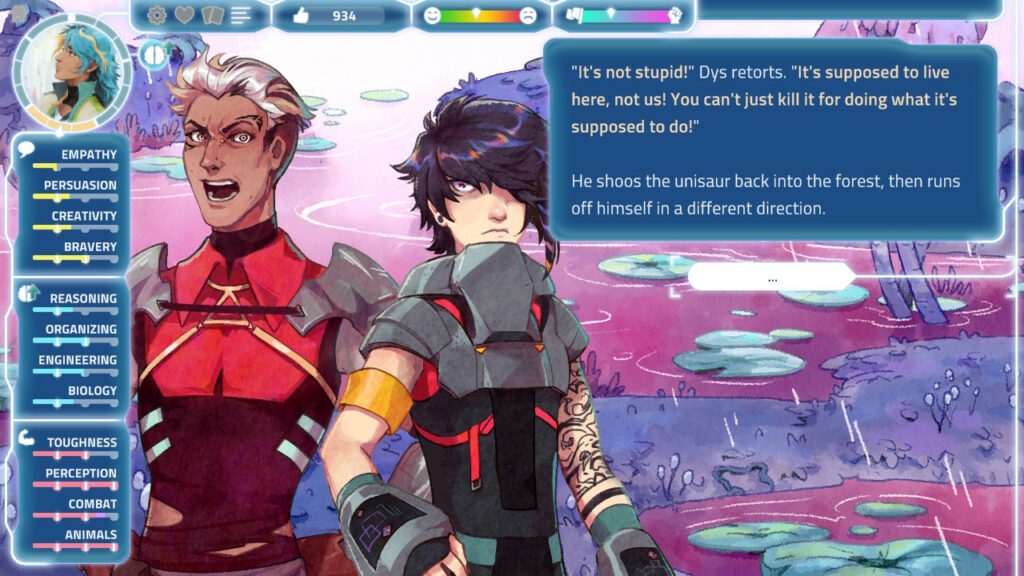Image resolution: width=1024 pixels, height=576 pixels.
Task: Select the Empathy skill
Action: 88,155
